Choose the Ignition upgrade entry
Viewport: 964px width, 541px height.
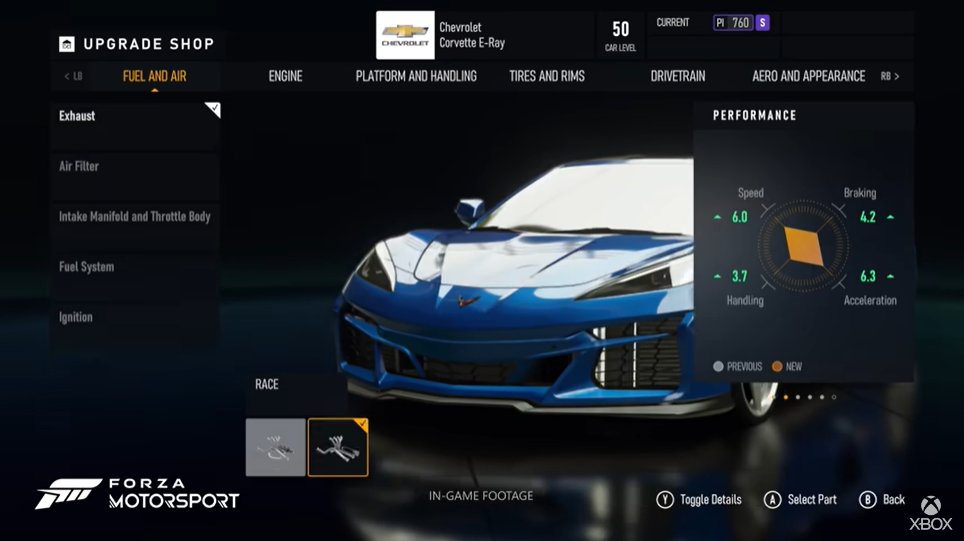(x=135, y=317)
